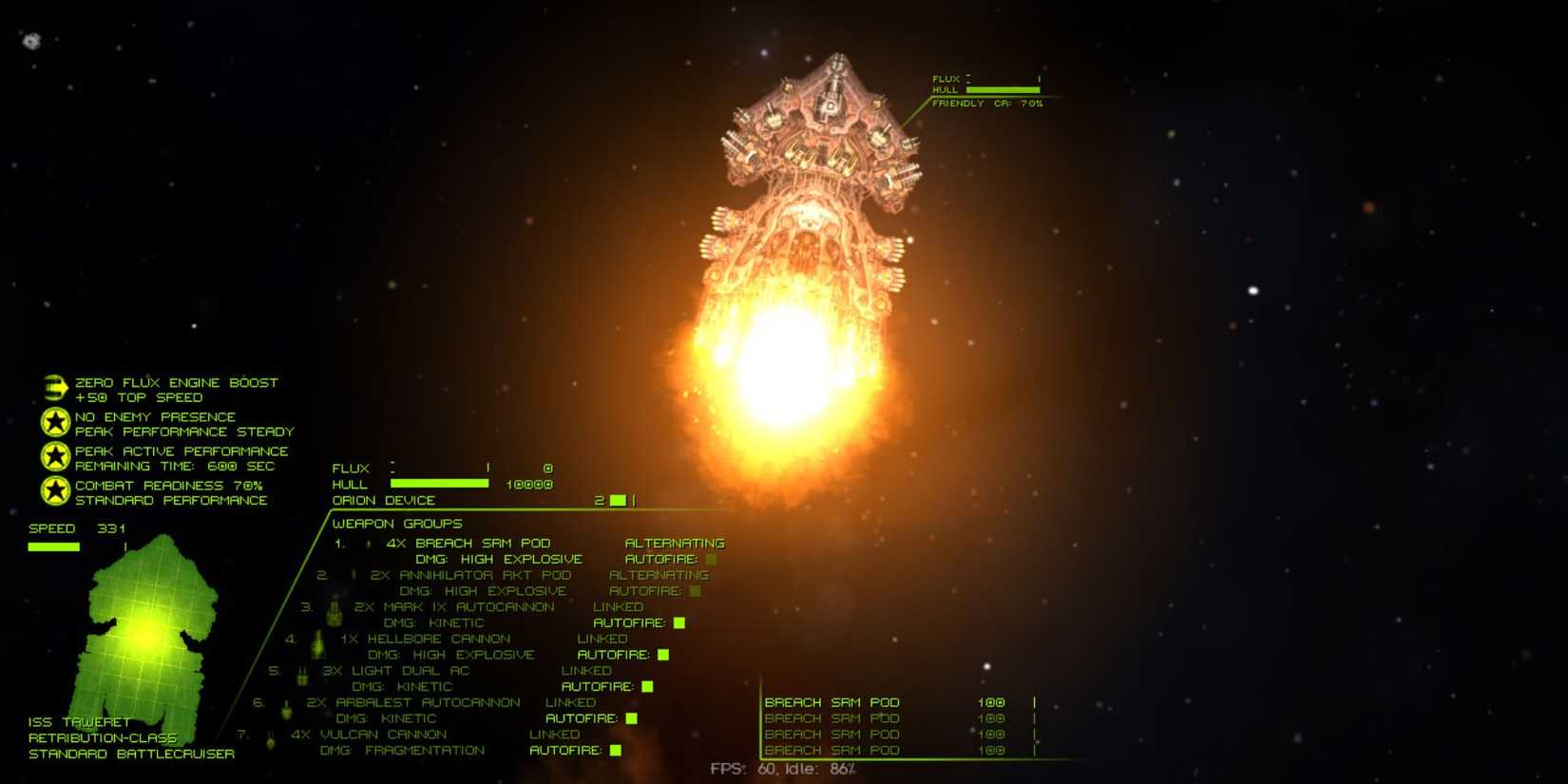Select the No Enemy Presence star icon
Viewport: 1568px width, 784px height.
click(x=54, y=421)
